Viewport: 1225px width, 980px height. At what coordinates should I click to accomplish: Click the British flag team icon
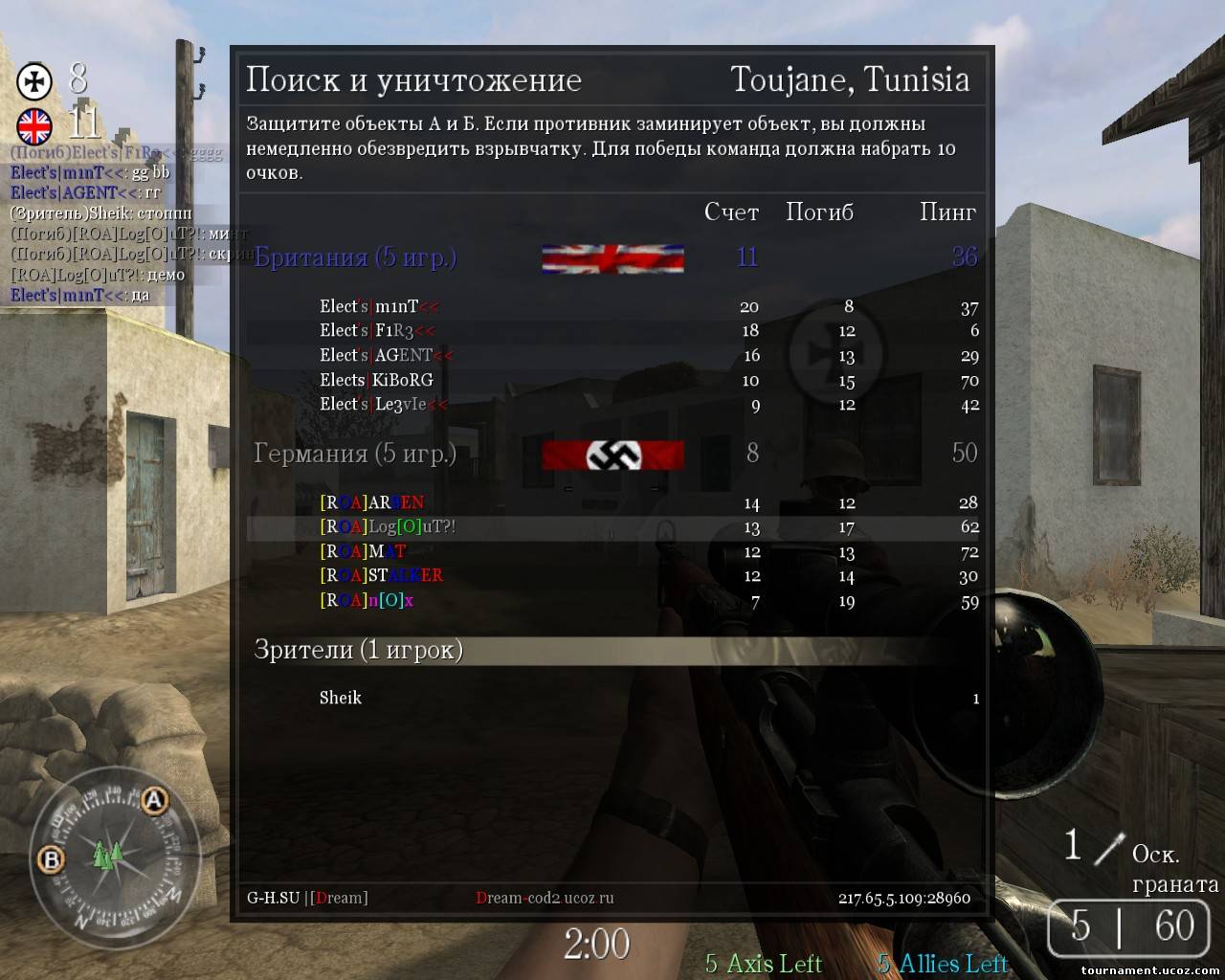coord(34,125)
